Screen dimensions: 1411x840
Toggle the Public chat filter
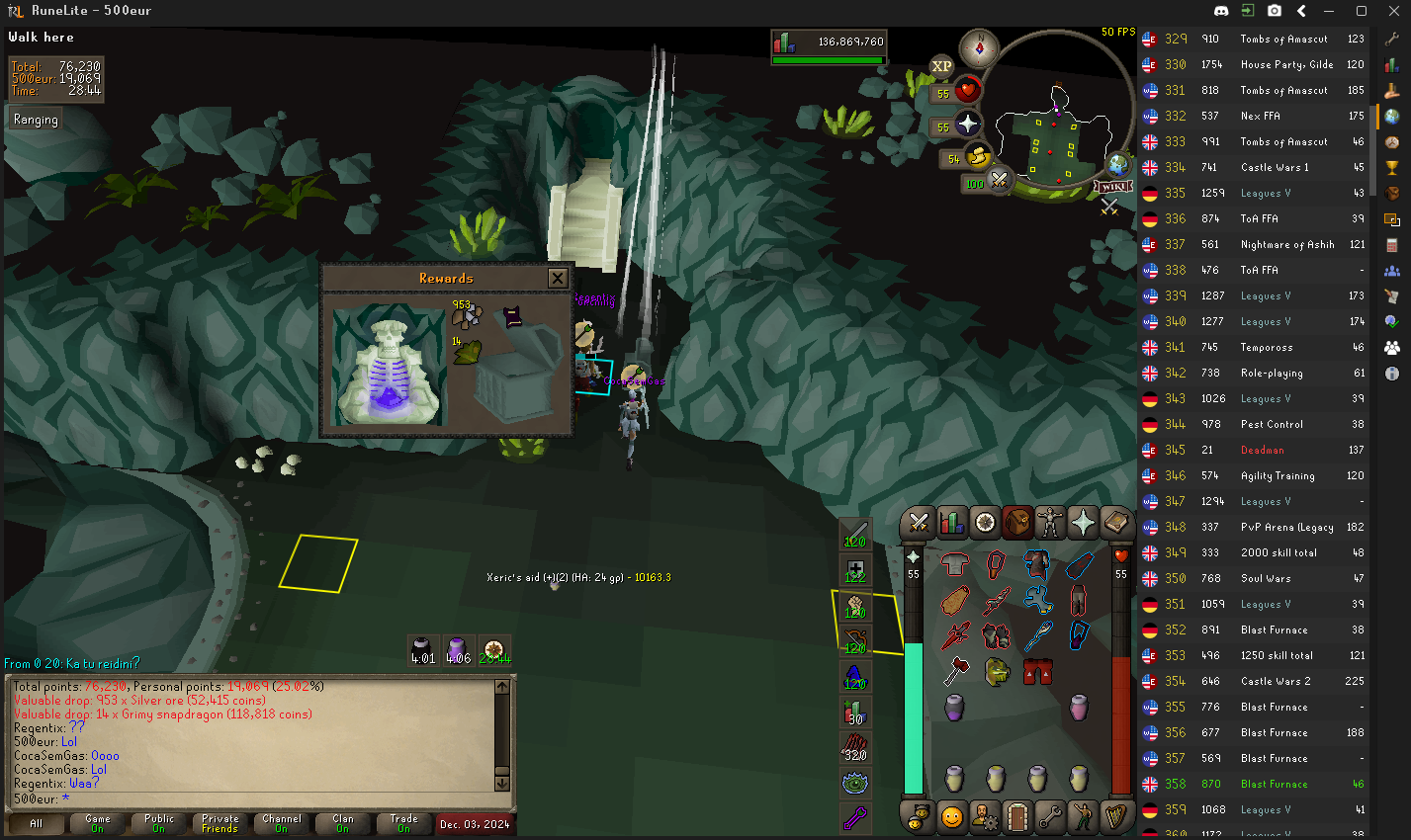coord(158,823)
